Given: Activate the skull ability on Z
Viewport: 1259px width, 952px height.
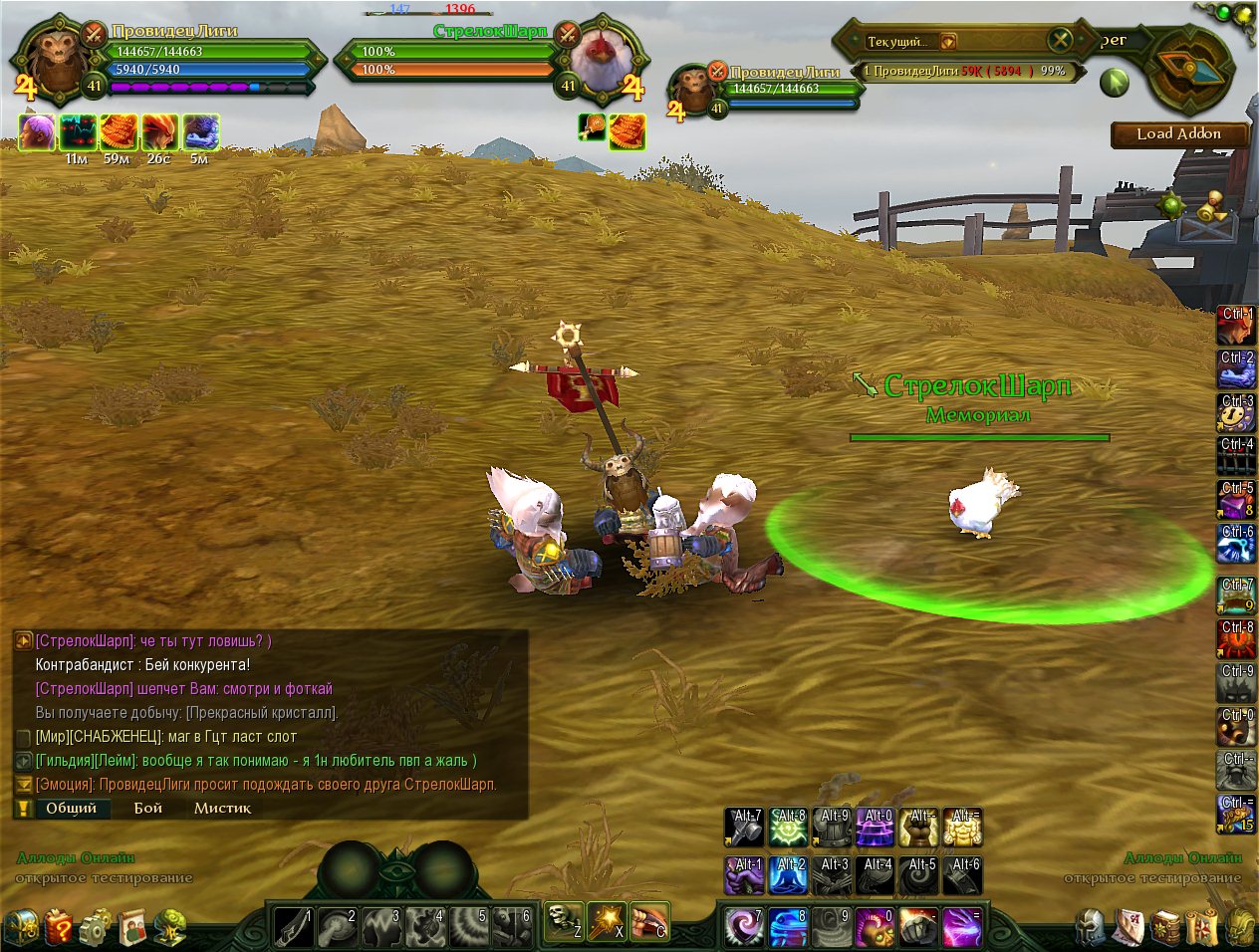Looking at the screenshot, I should [x=563, y=923].
